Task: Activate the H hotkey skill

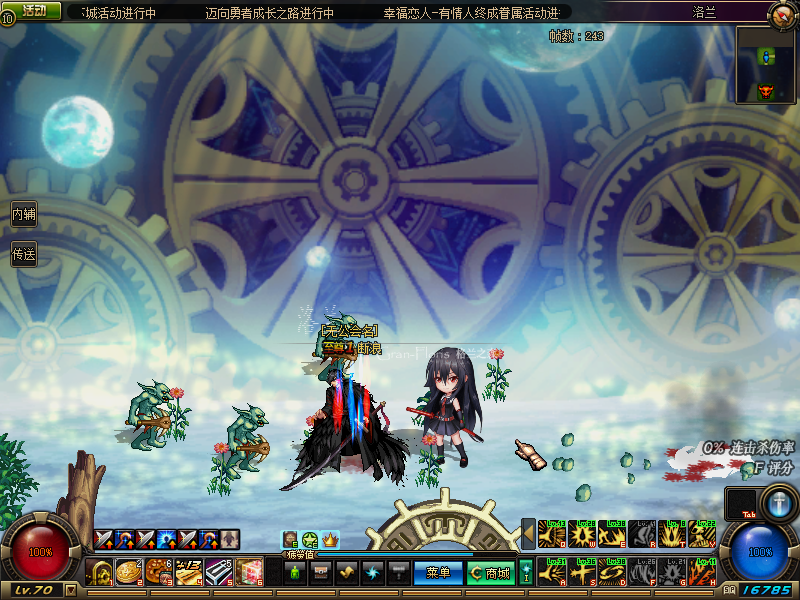Action: tap(702, 573)
